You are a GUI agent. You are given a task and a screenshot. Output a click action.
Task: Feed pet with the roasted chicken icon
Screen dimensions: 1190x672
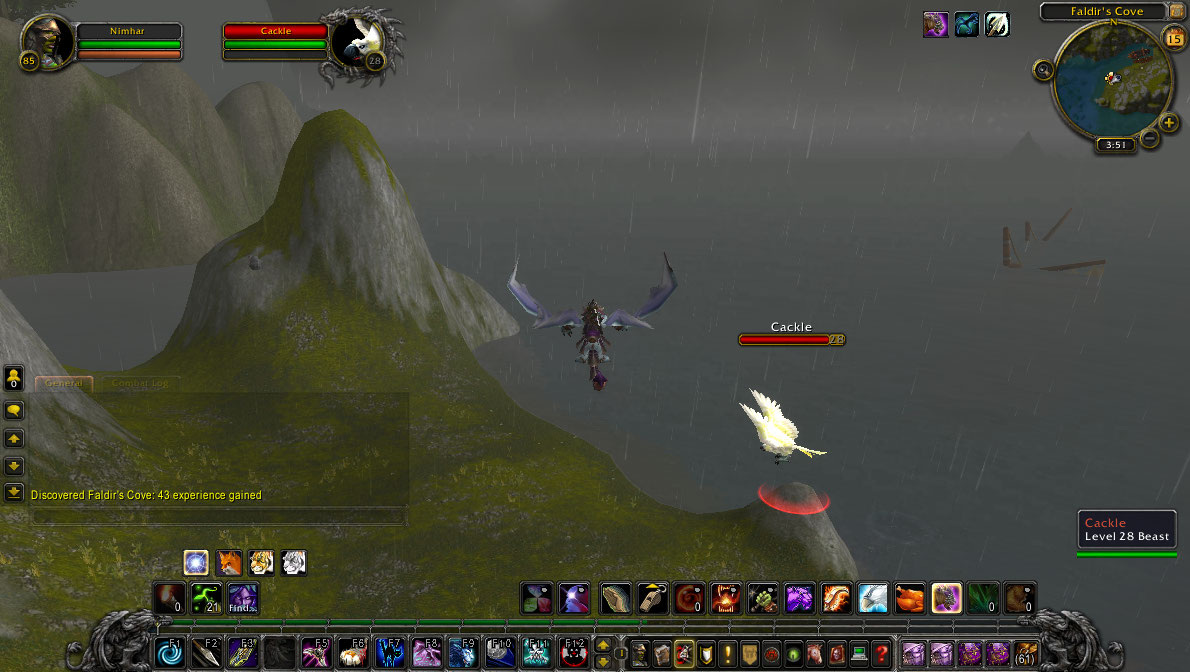[x=909, y=598]
